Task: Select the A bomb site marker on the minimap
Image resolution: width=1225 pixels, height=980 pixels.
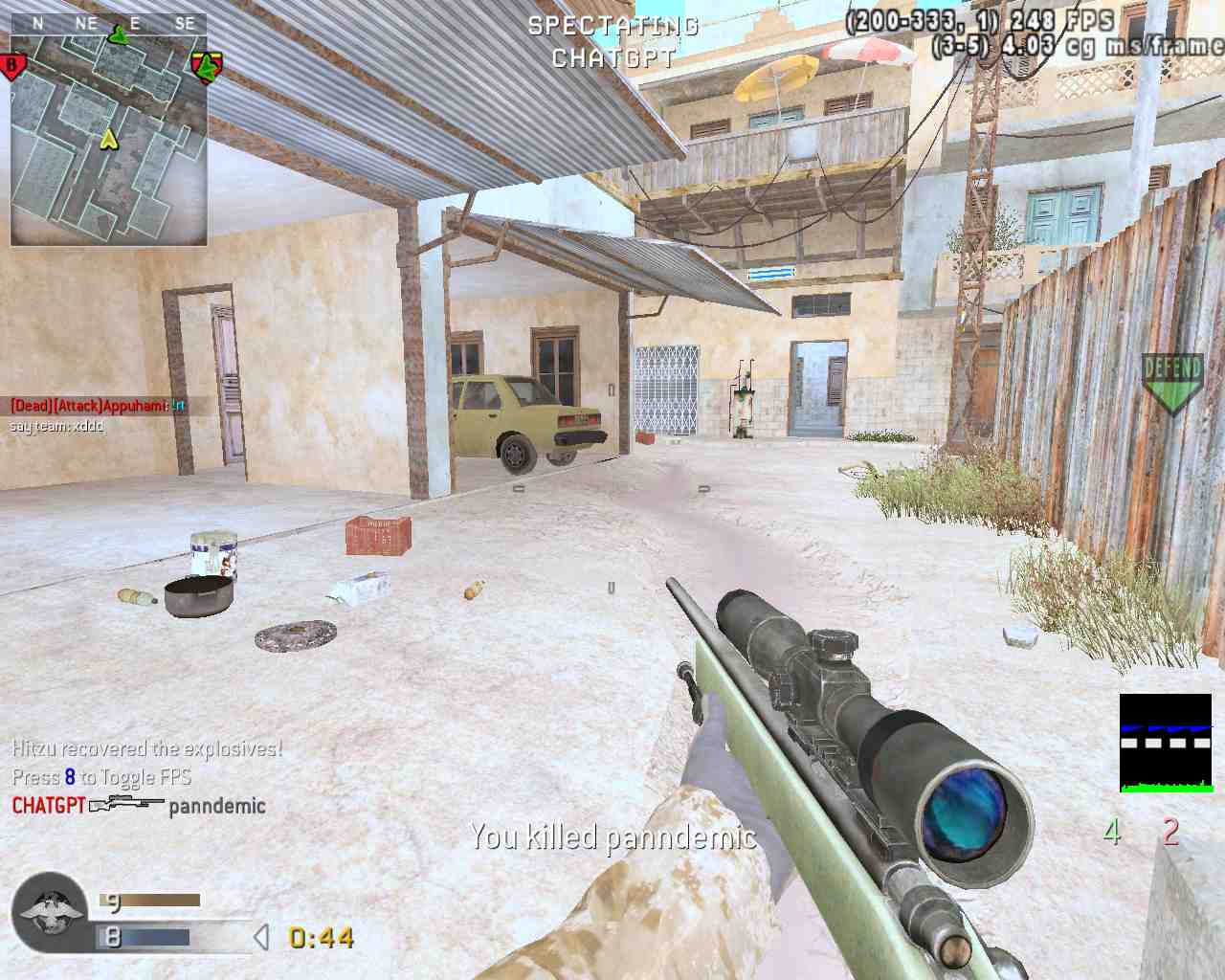Action: 205,67
